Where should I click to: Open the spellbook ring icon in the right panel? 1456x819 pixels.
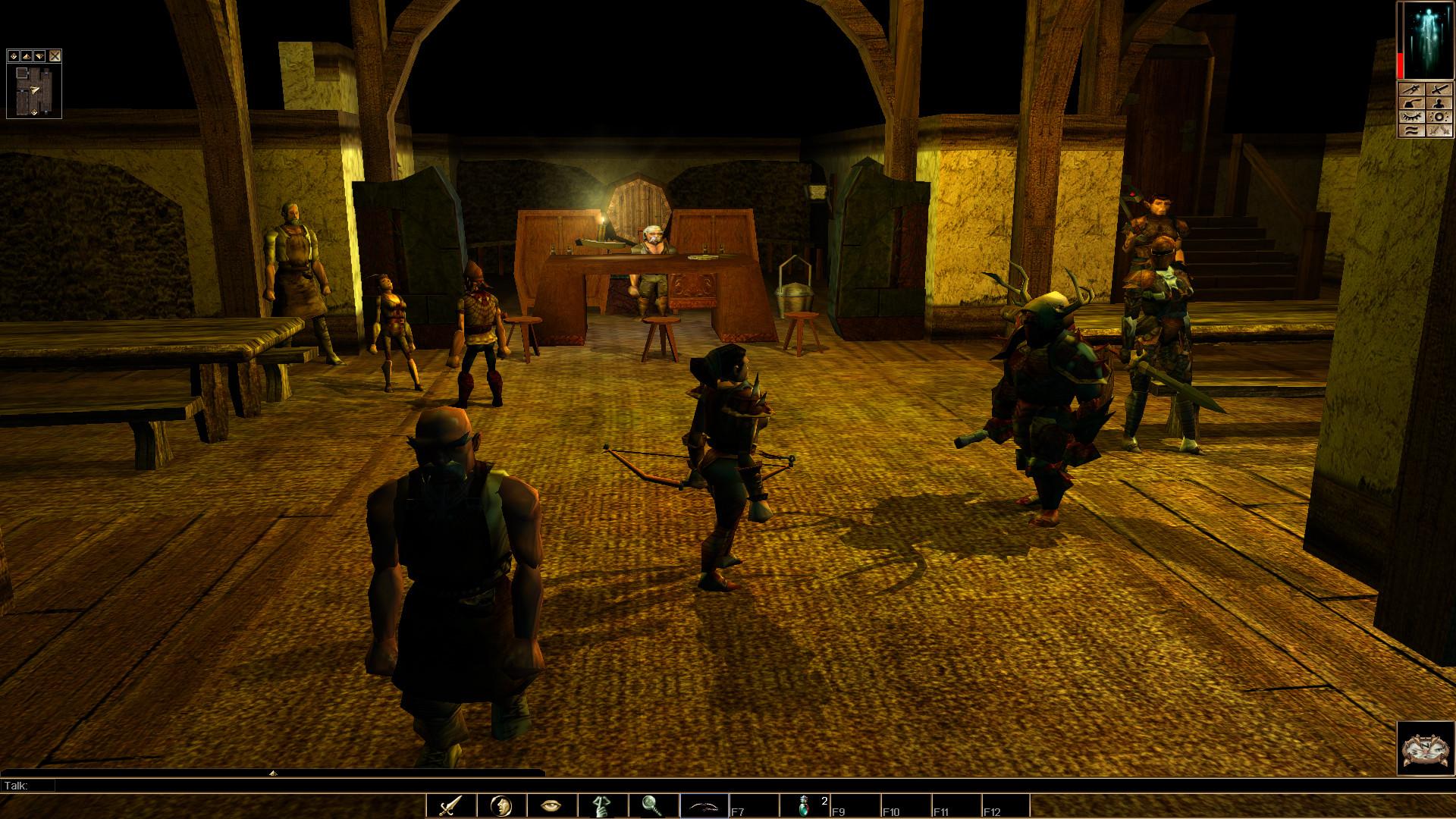point(1439,117)
